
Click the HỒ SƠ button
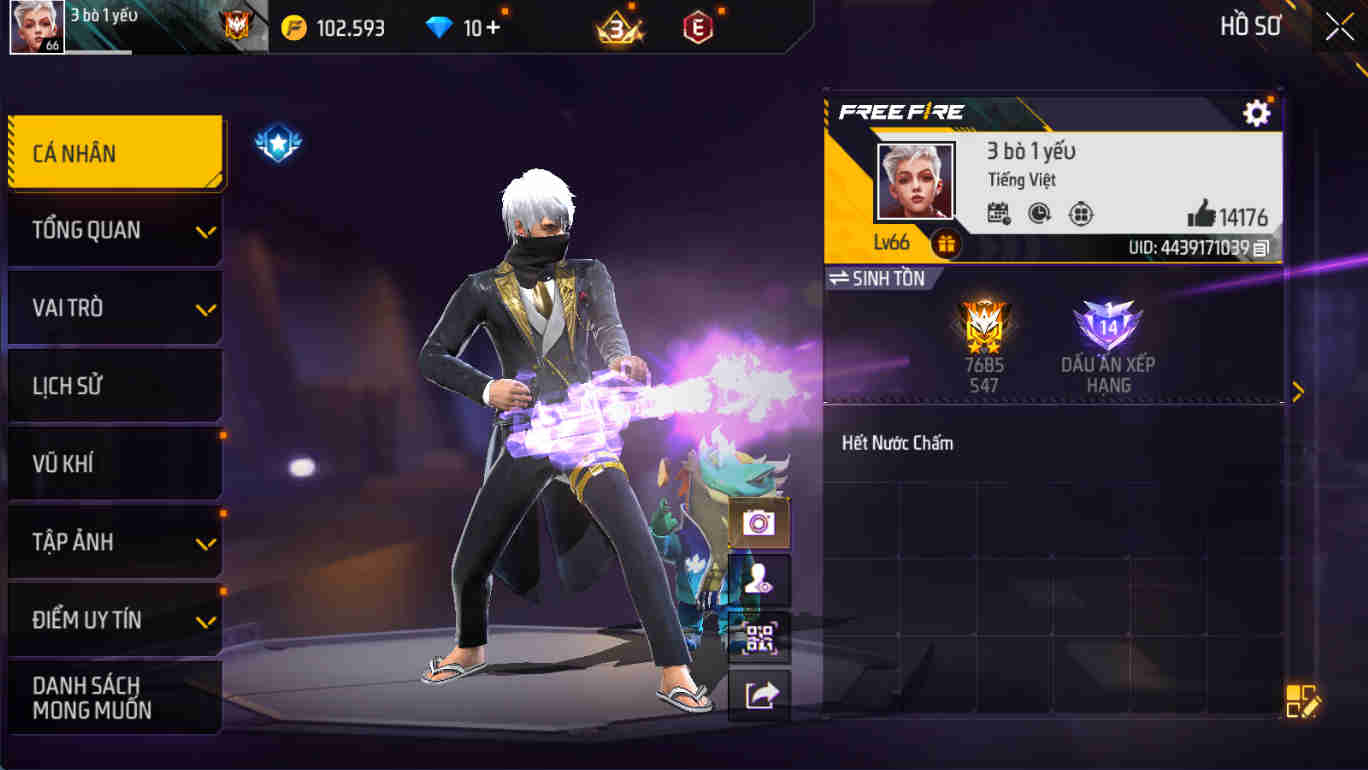(x=1249, y=27)
